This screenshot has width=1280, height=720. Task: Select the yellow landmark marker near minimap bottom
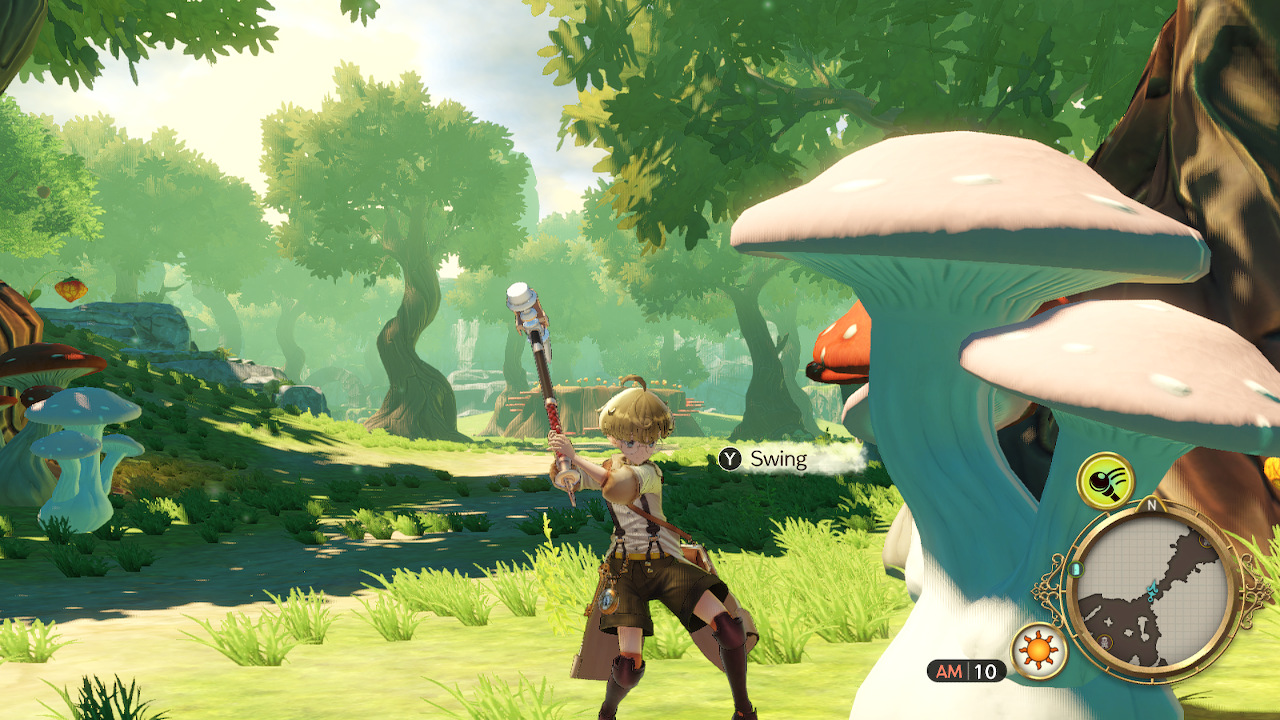1103,640
